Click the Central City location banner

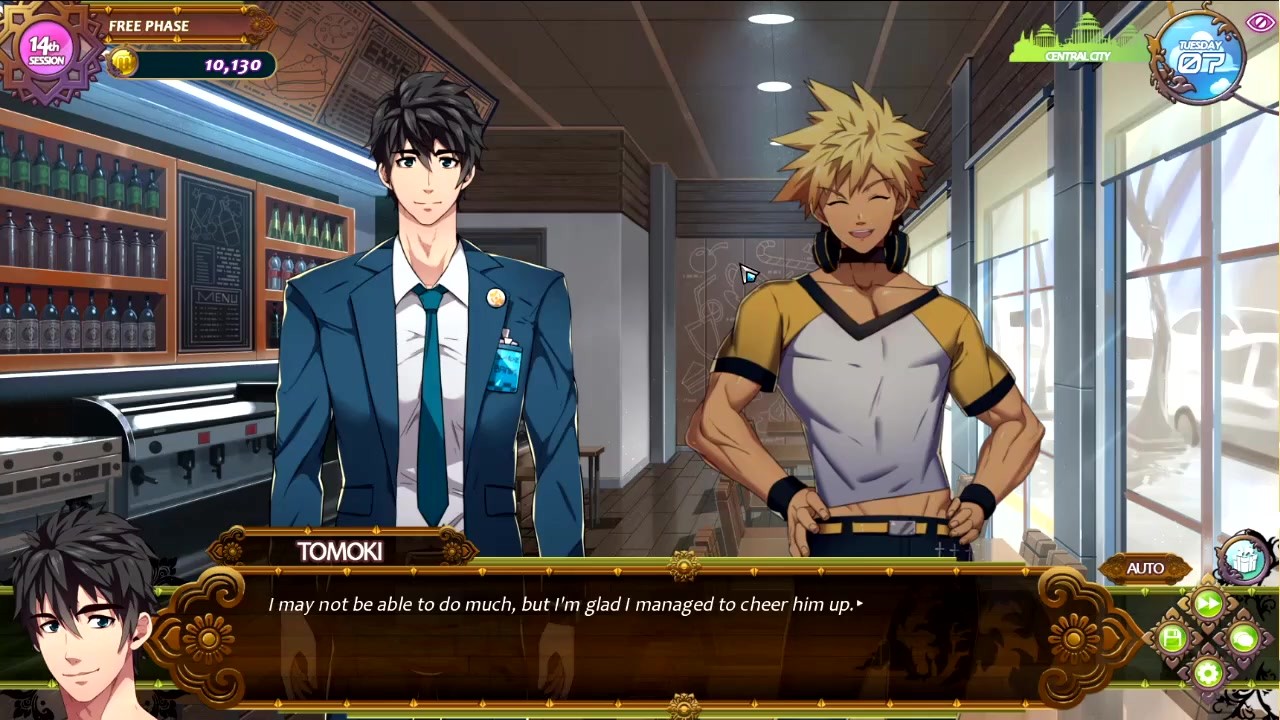tap(1078, 45)
